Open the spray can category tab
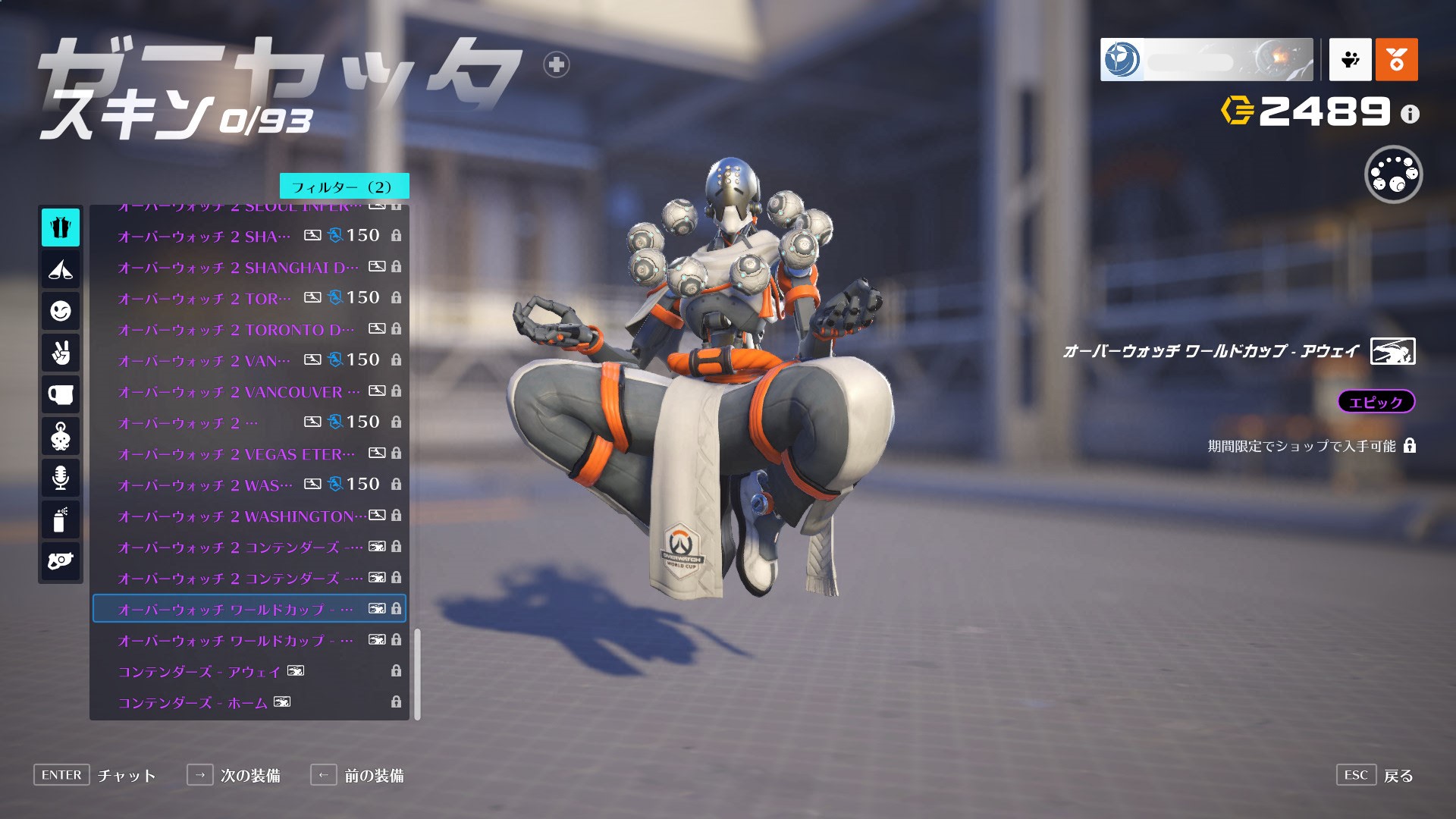 click(61, 519)
